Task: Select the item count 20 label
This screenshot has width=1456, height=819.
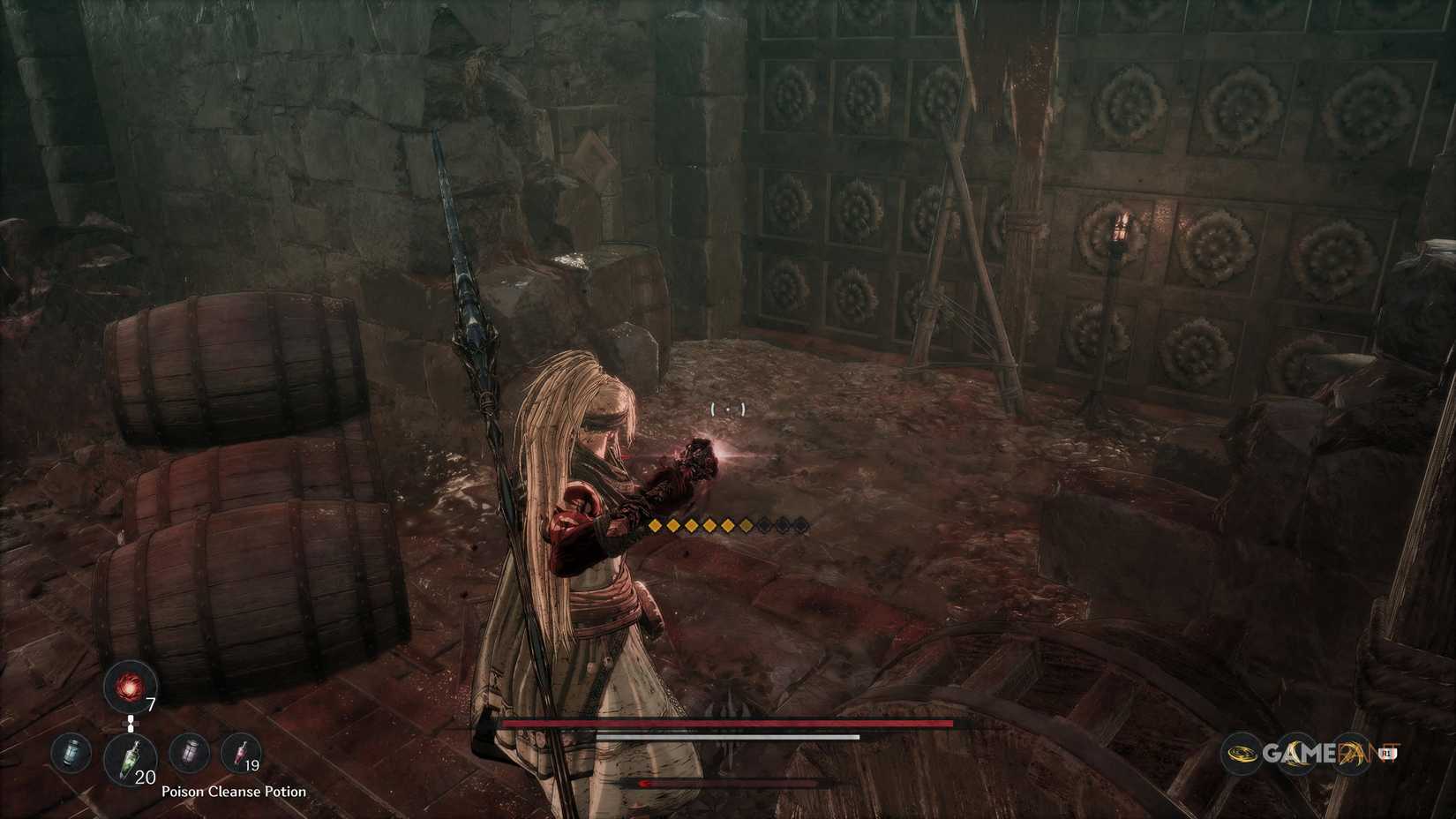Action: tap(145, 778)
